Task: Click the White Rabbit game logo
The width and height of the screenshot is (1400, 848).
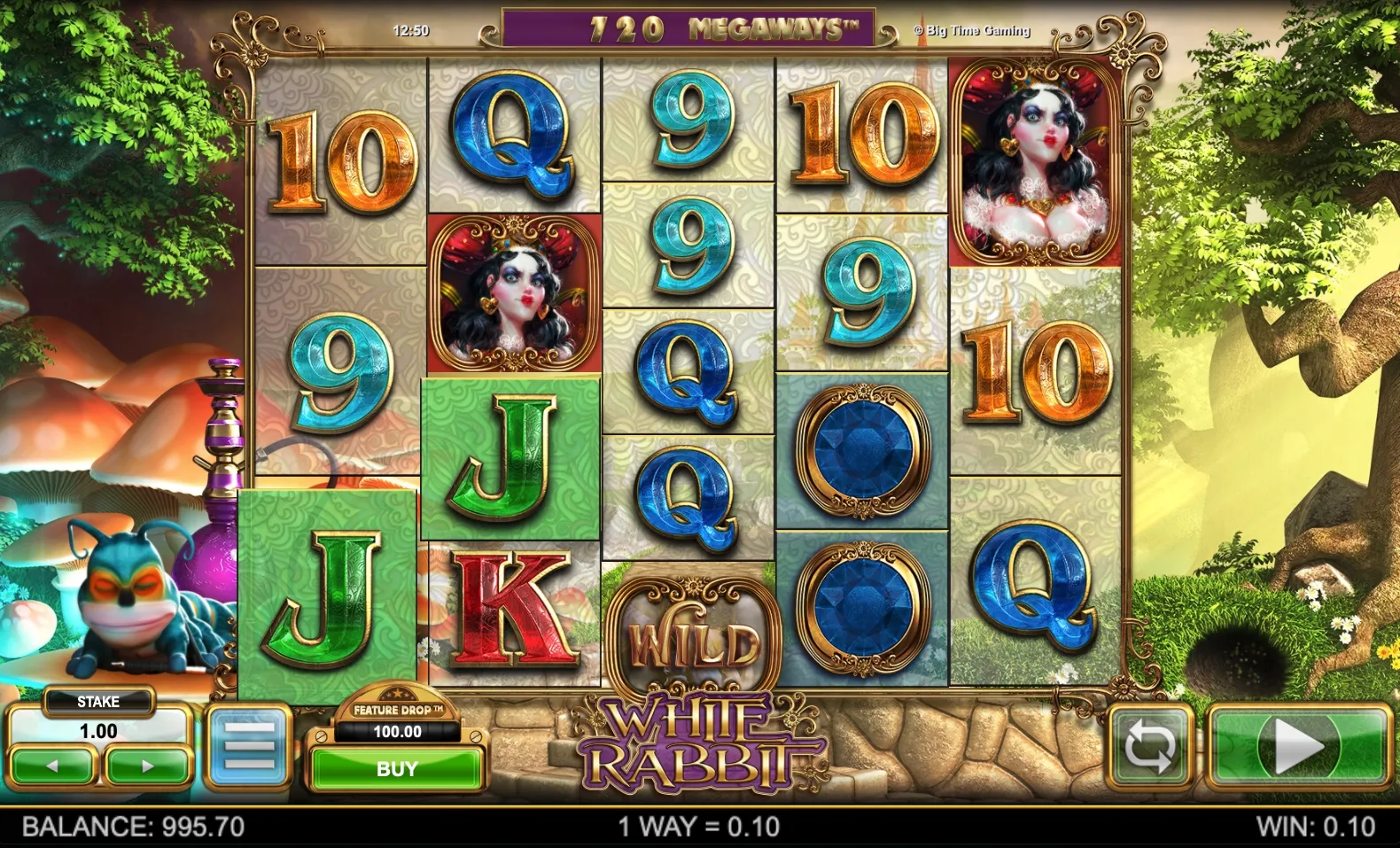Action: 700,740
